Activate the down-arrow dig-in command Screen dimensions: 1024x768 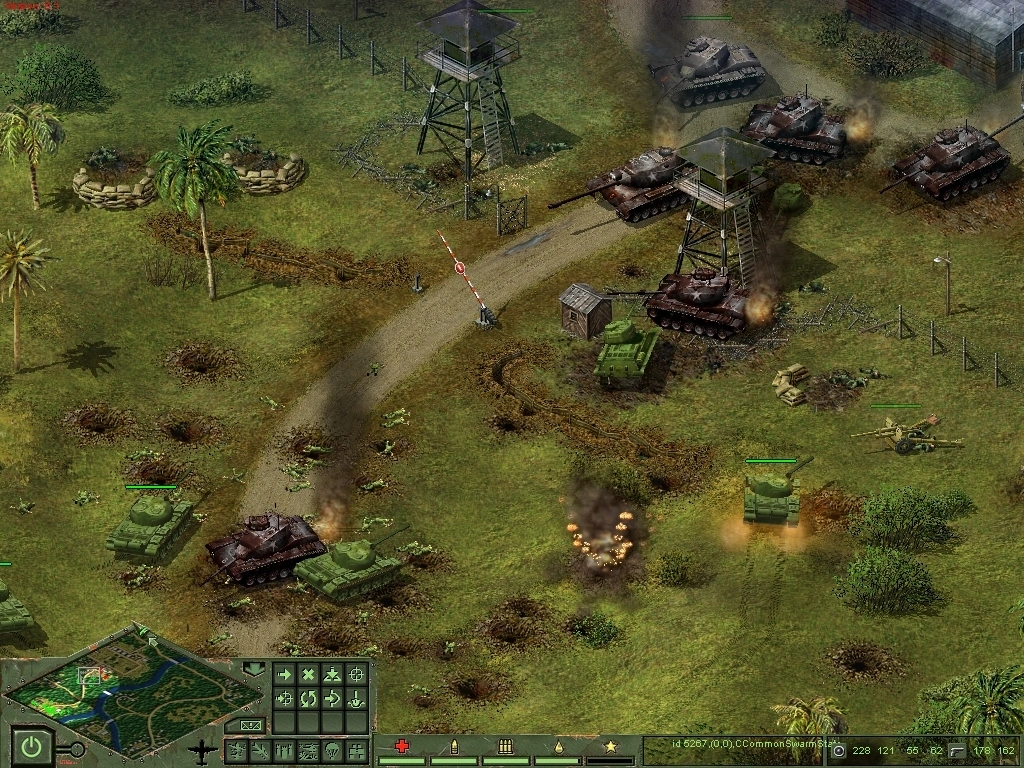356,698
